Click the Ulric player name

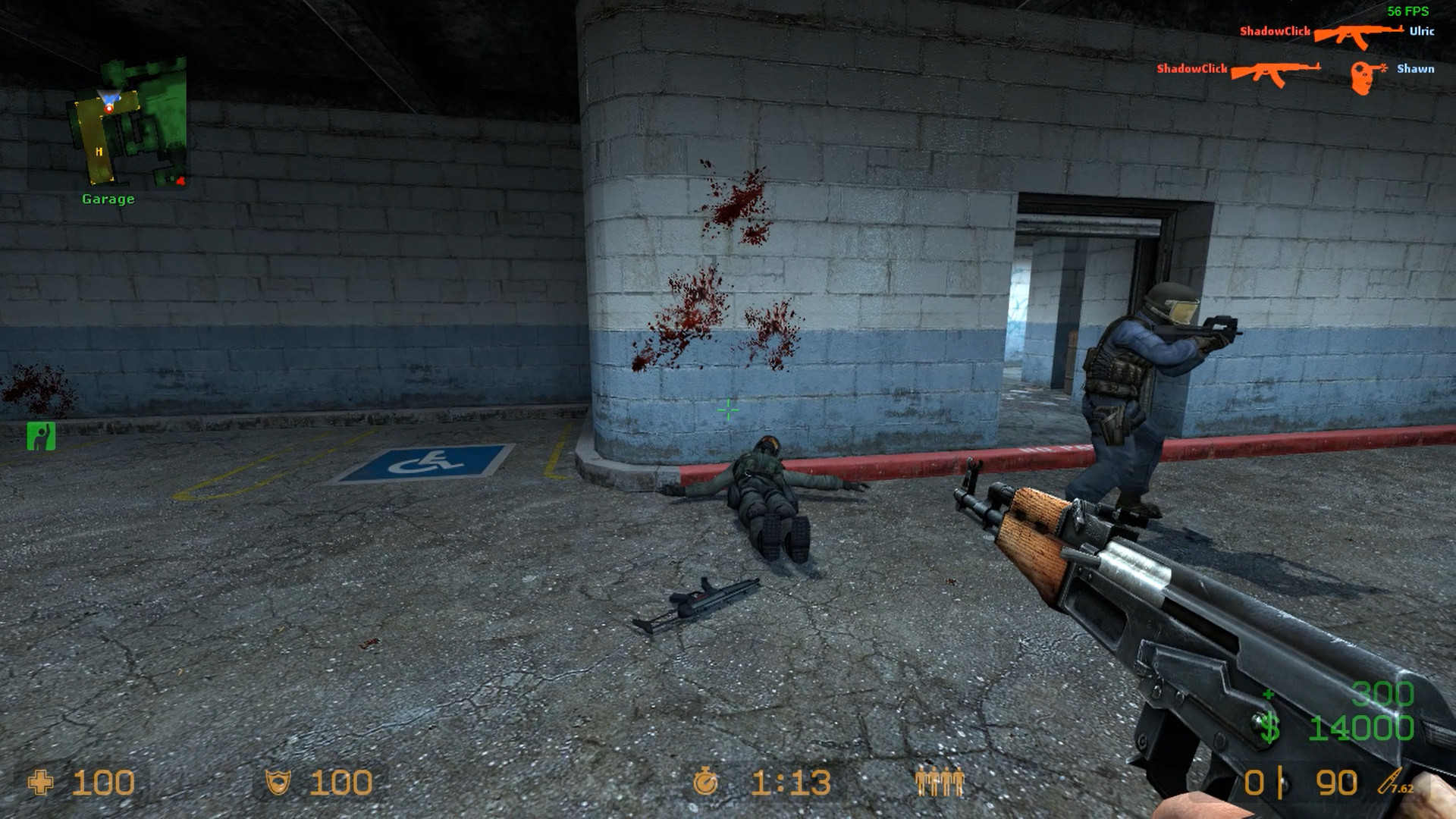[1423, 32]
